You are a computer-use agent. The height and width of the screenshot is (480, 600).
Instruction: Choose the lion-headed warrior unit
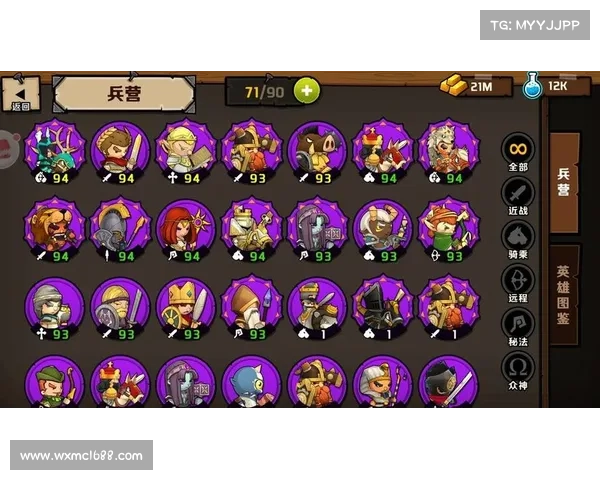point(54,227)
